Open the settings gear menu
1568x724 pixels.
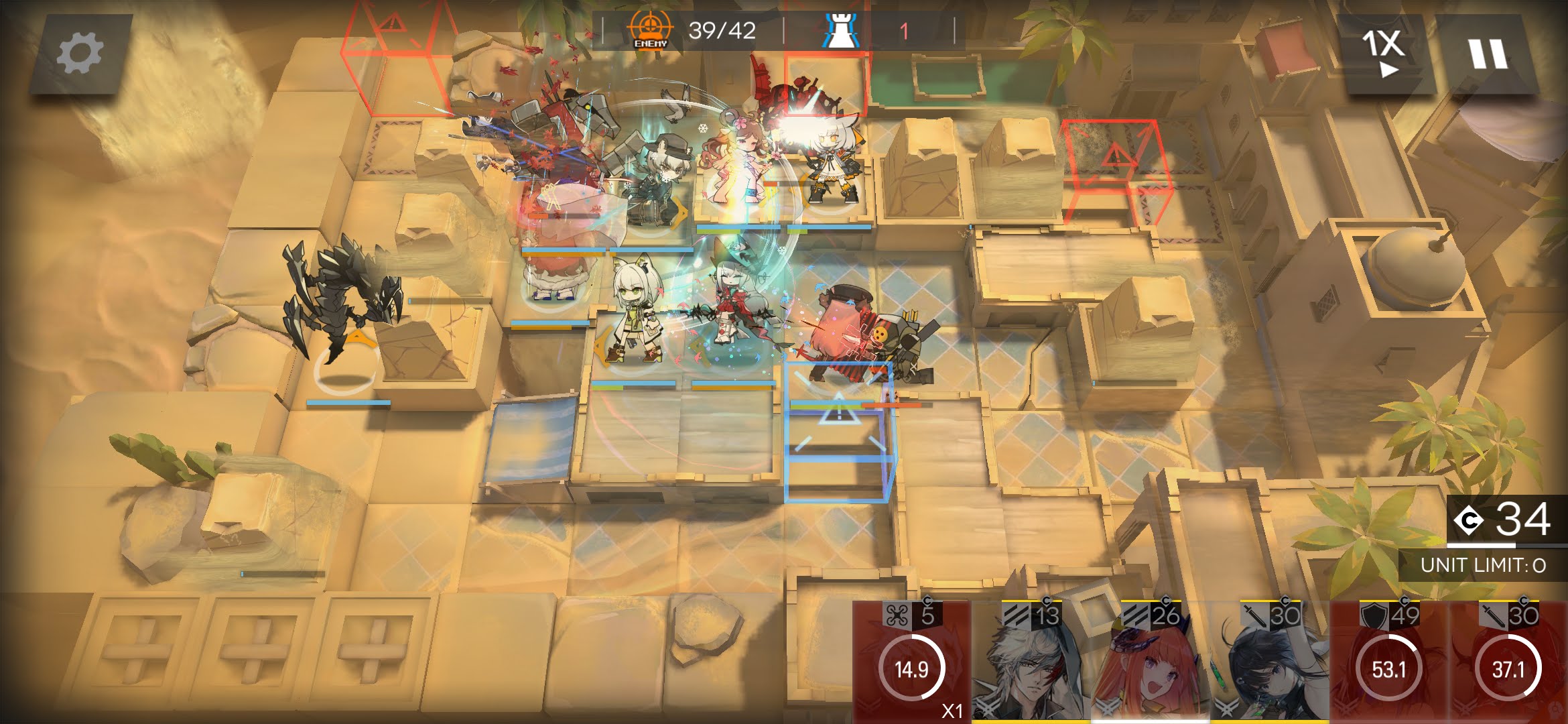click(80, 53)
